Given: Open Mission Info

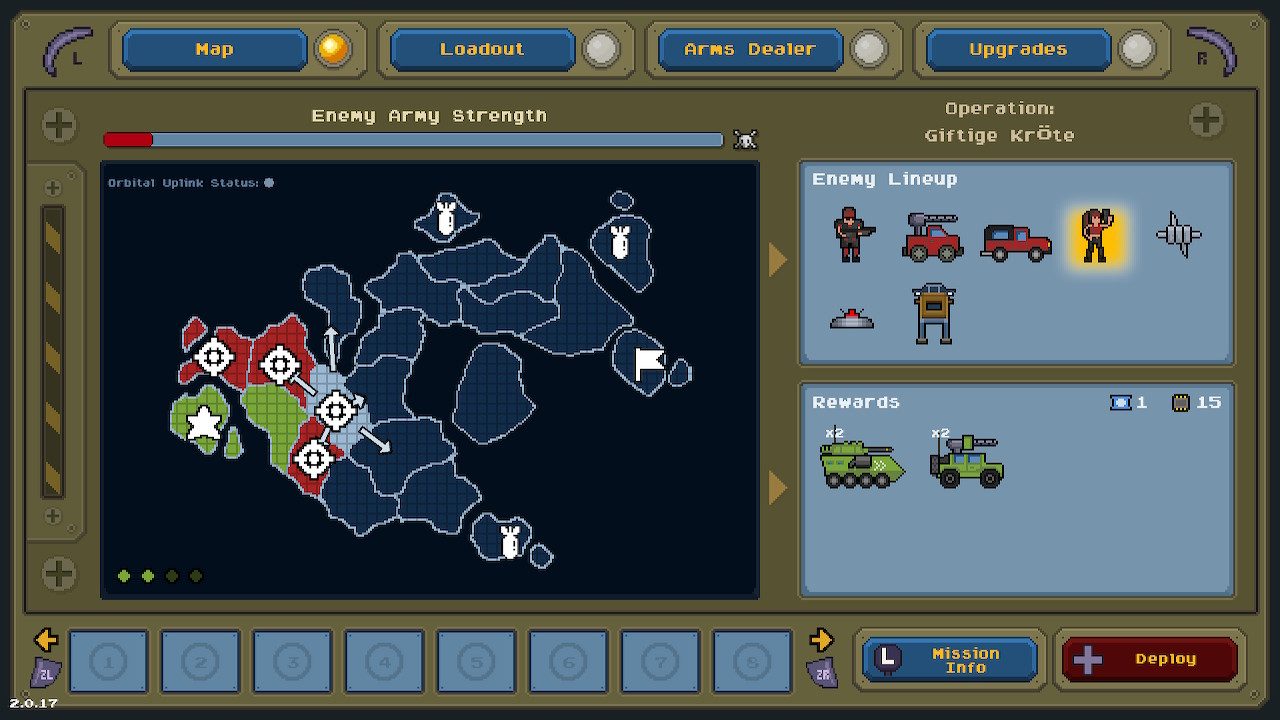Looking at the screenshot, I should (x=948, y=658).
